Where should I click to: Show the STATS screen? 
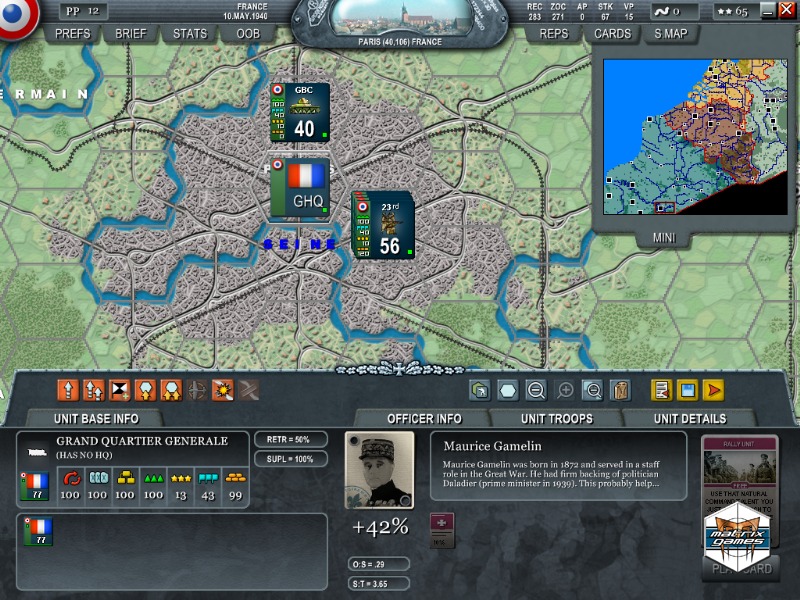190,33
